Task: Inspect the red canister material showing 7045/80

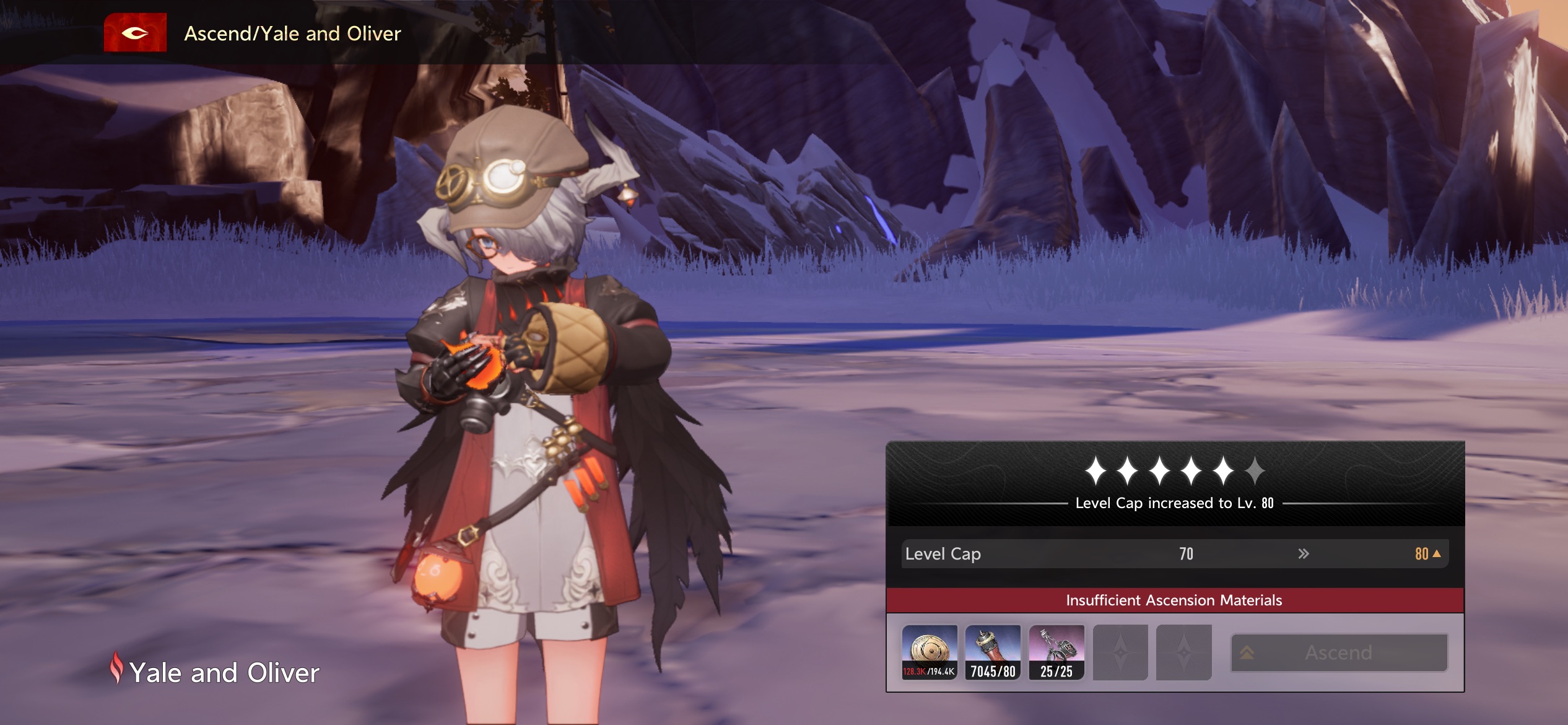Action: click(x=993, y=652)
